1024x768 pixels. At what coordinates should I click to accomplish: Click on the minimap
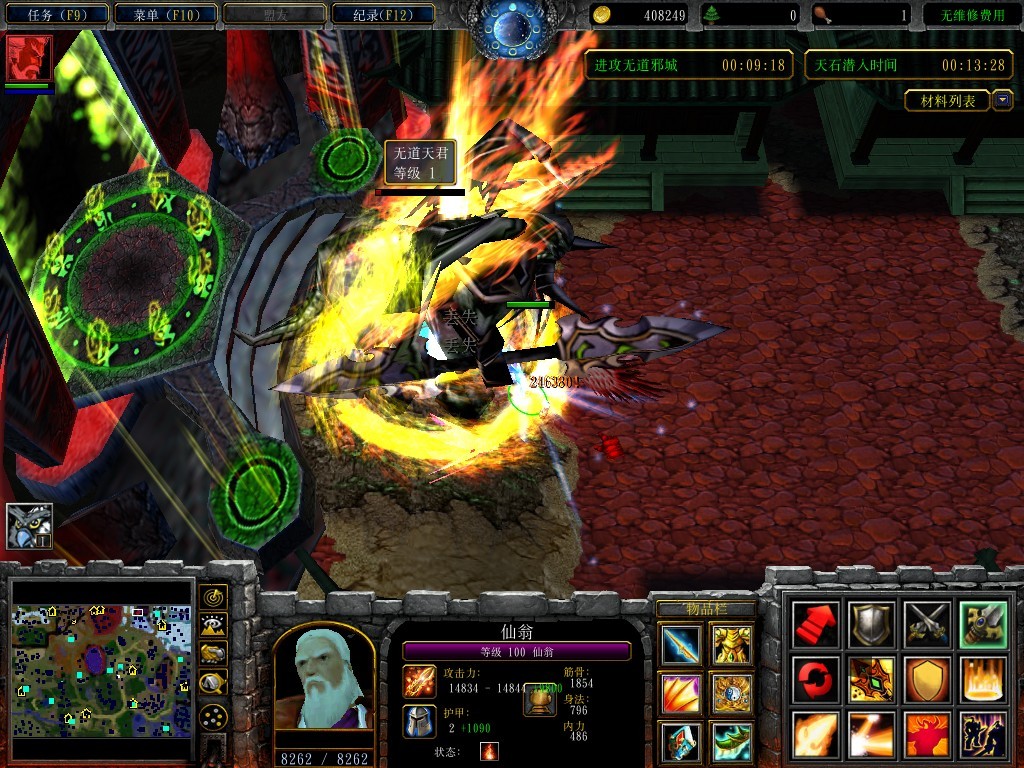[x=101, y=670]
